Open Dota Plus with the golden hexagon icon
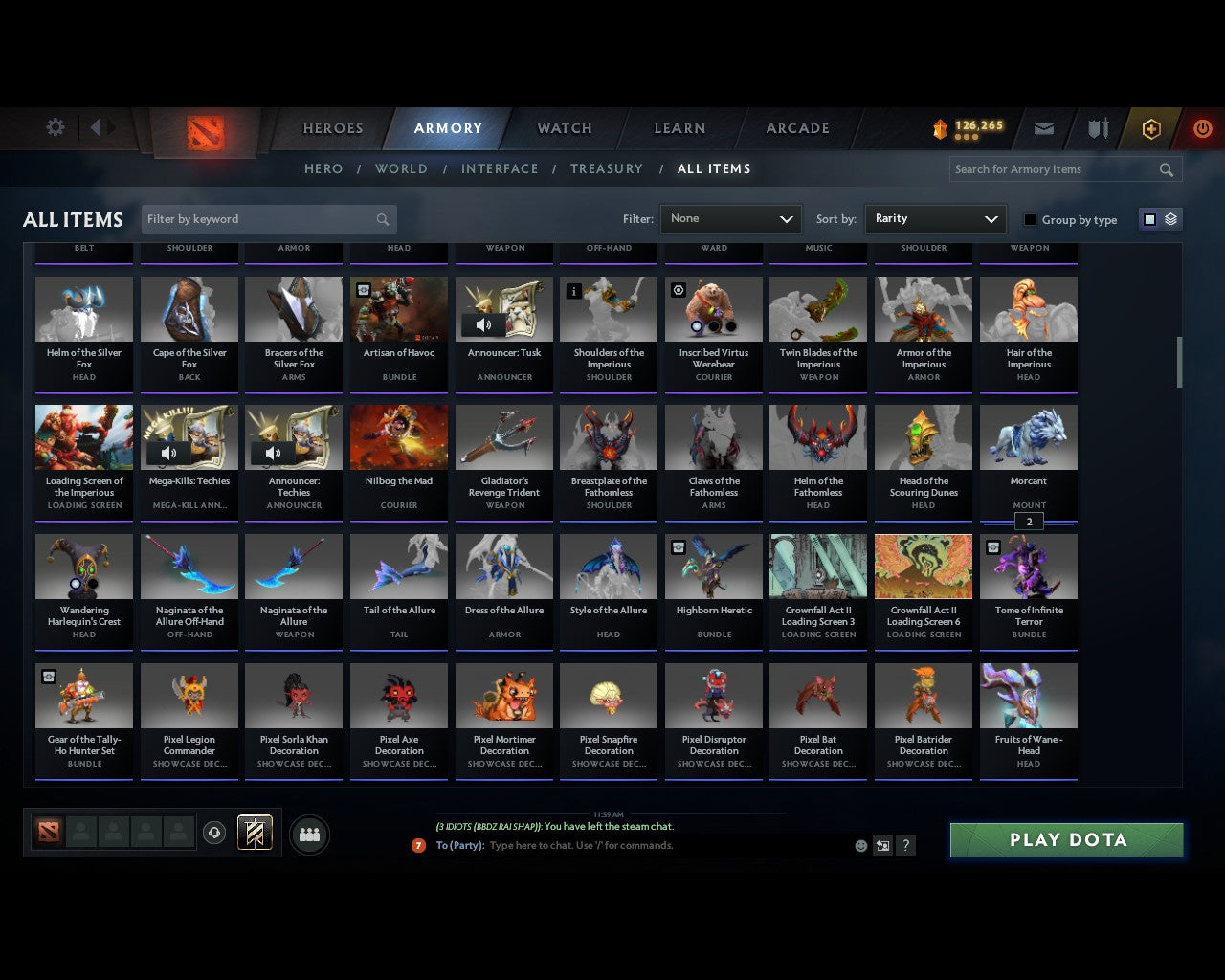The image size is (1225, 980). tap(1151, 128)
